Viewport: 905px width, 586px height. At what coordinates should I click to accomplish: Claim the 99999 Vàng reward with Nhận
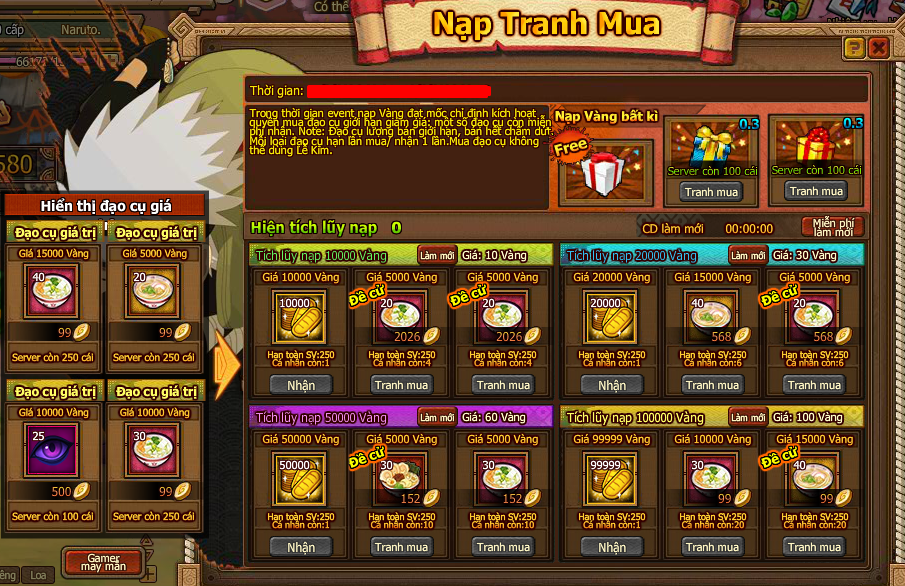click(612, 547)
